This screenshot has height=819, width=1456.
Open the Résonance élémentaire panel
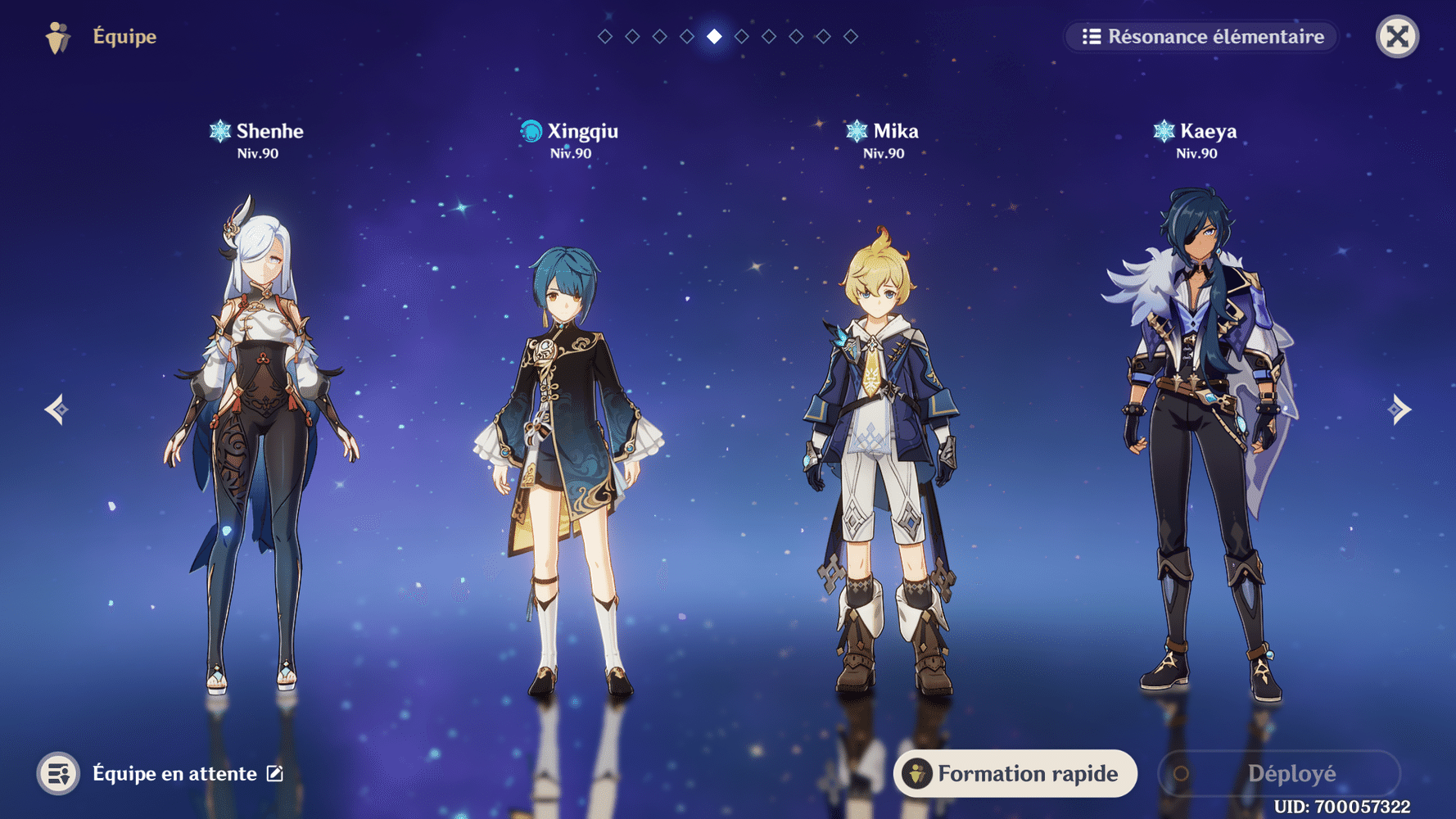point(1202,37)
